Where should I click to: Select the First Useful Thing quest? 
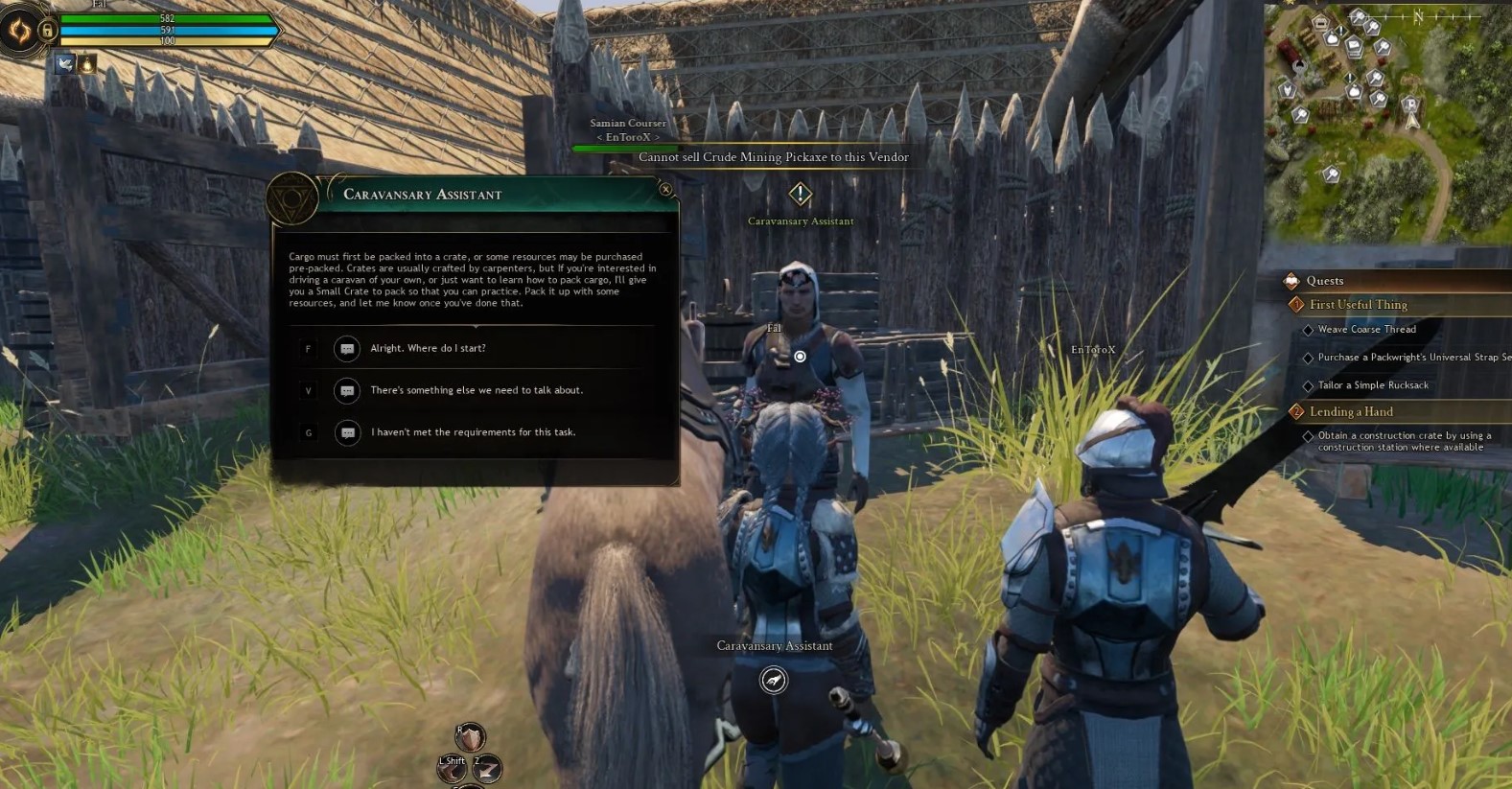pos(1358,305)
